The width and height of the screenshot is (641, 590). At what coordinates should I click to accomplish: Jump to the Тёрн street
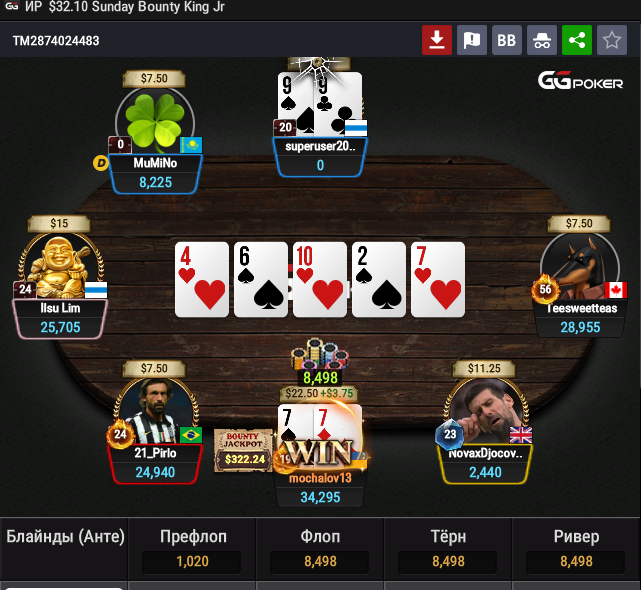pos(448,550)
